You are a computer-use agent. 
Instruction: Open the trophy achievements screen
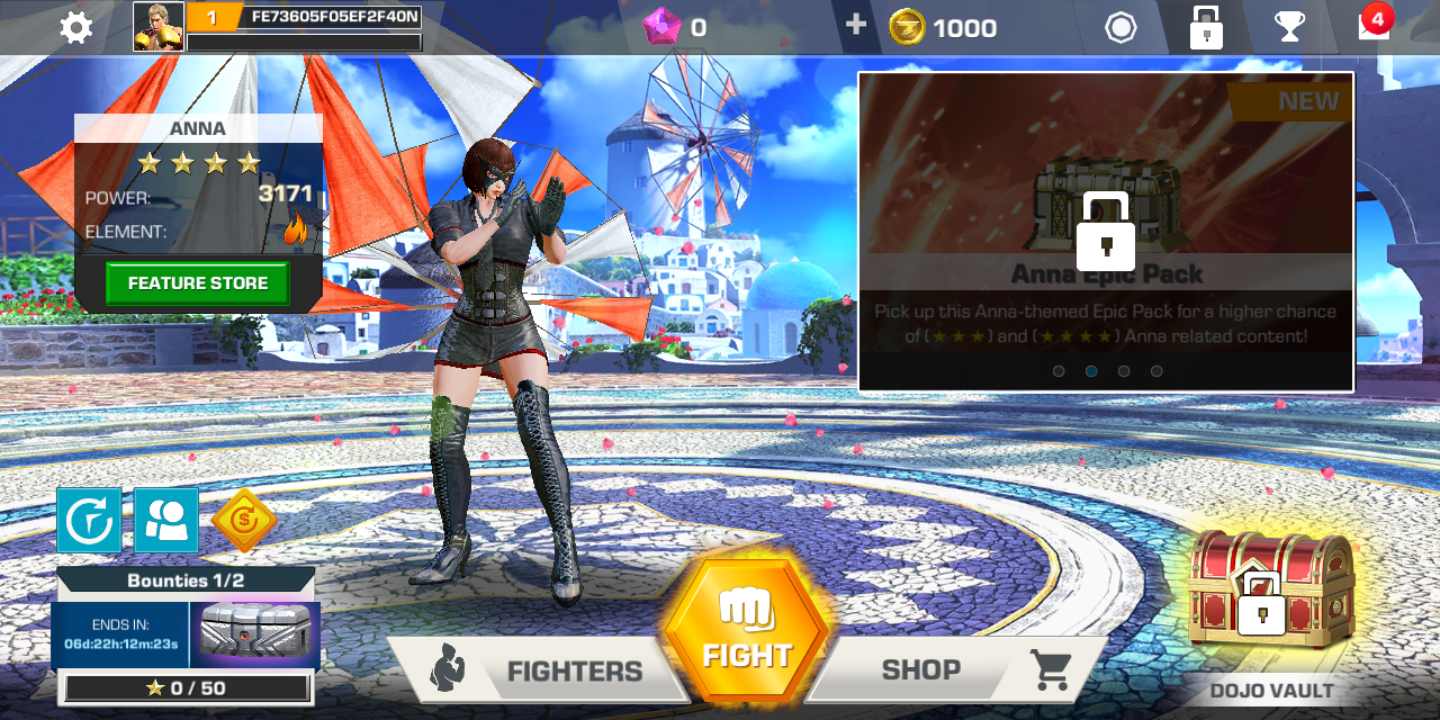[1288, 27]
